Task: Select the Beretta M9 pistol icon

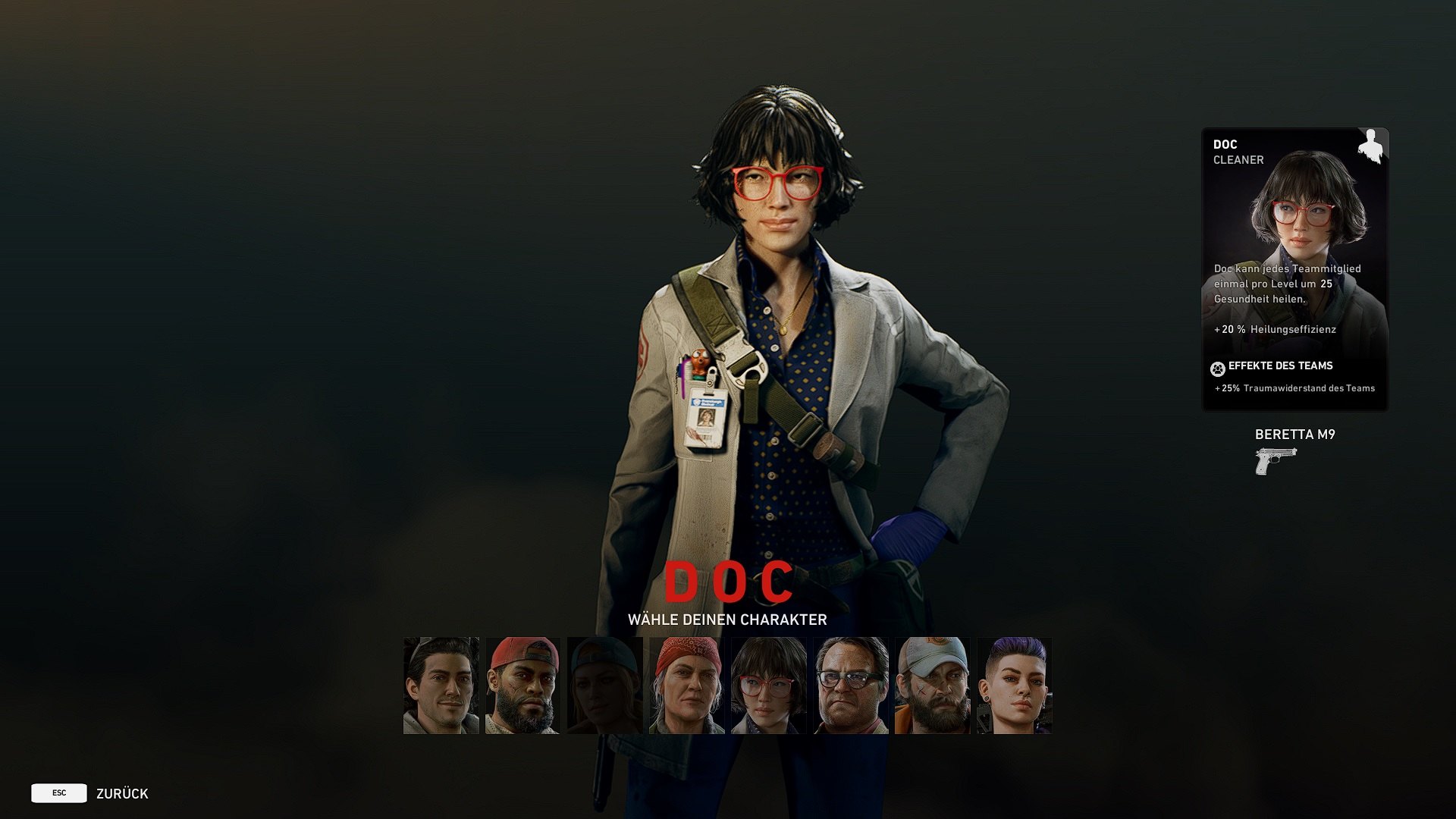Action: point(1276,461)
